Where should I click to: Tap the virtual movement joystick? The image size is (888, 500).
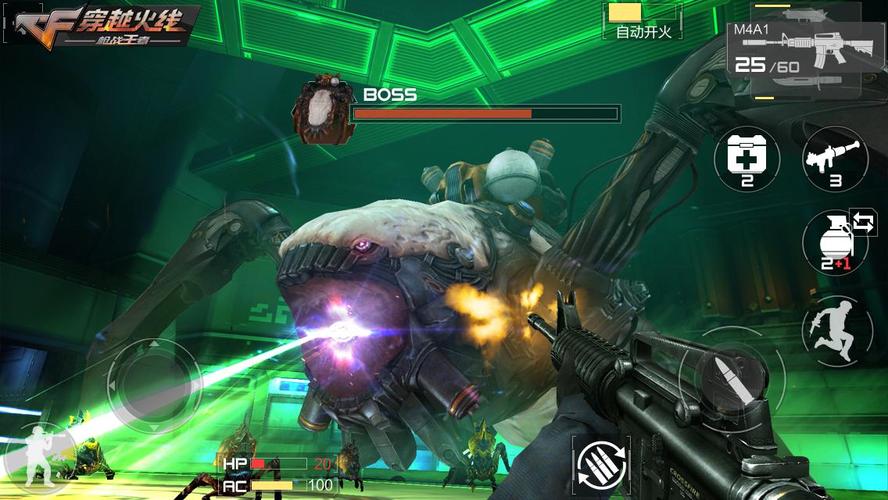click(x=156, y=384)
